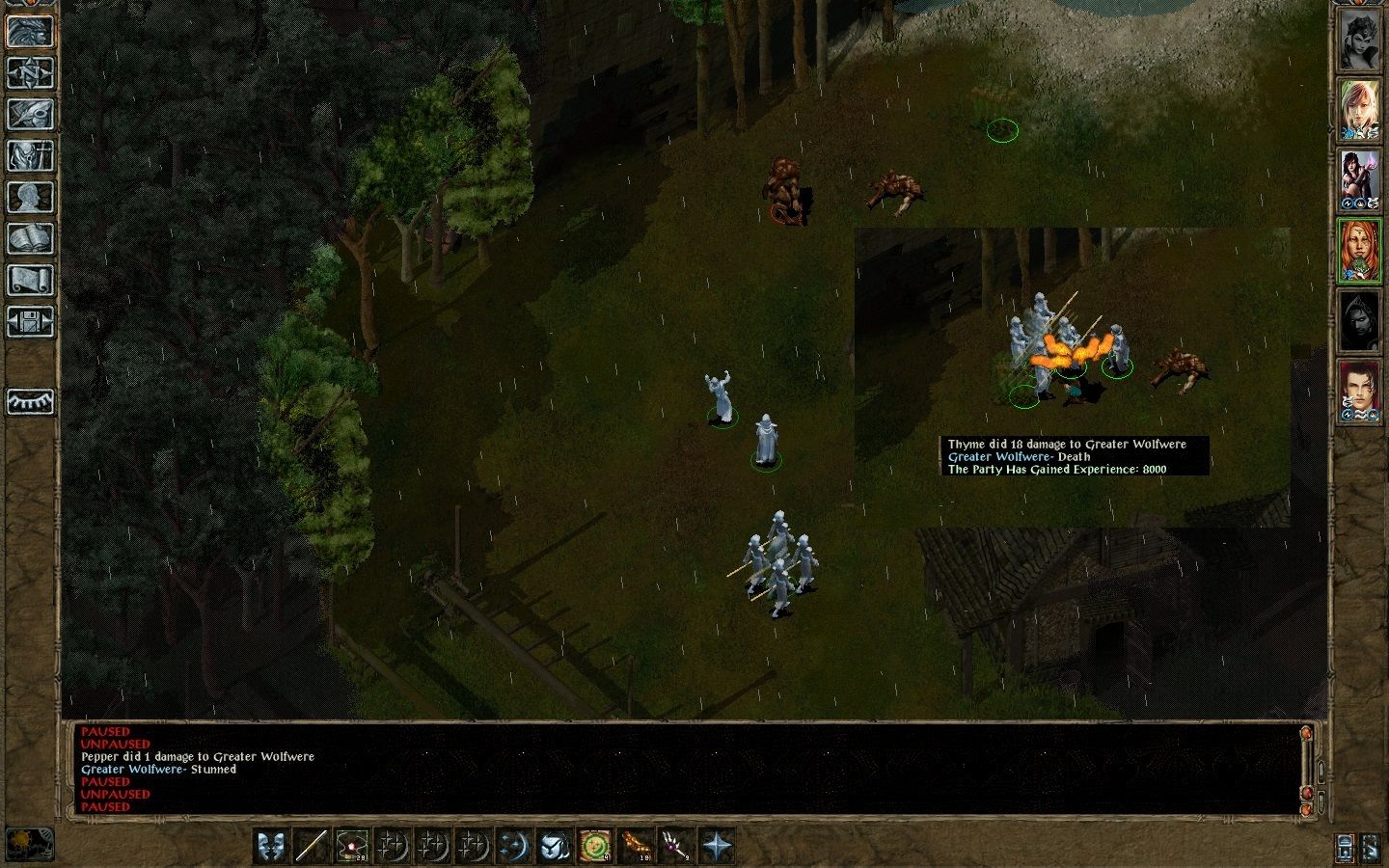The image size is (1389, 868).
Task: Open the inventory screen from the sidebar
Action: pos(30,155)
